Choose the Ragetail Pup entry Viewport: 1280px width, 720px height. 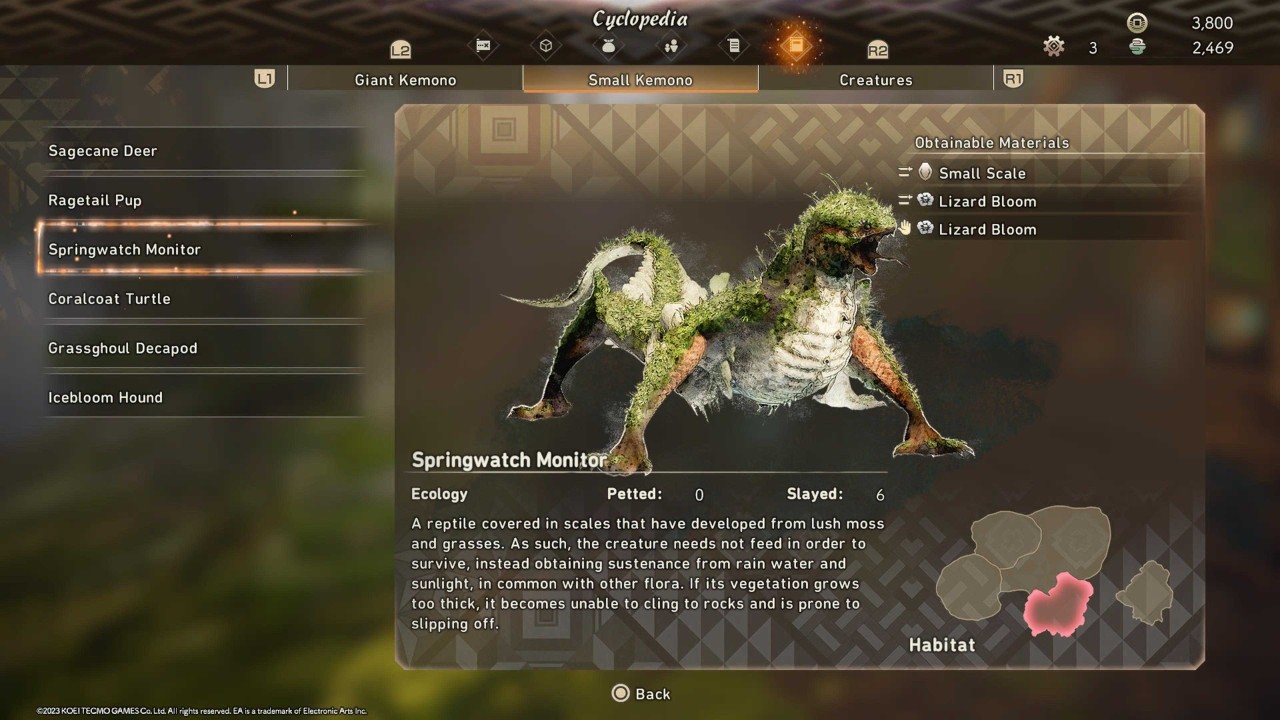95,200
